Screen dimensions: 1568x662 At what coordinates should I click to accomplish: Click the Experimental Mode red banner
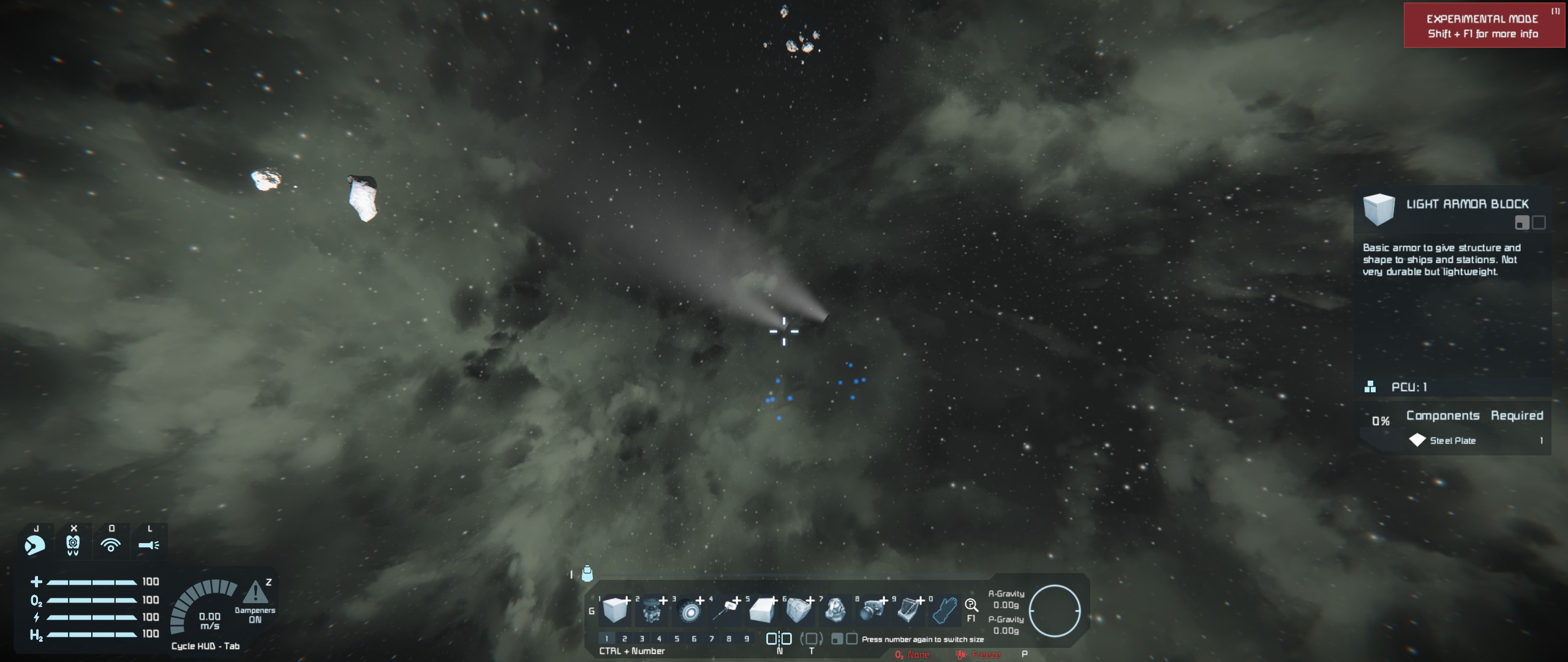(x=1483, y=26)
